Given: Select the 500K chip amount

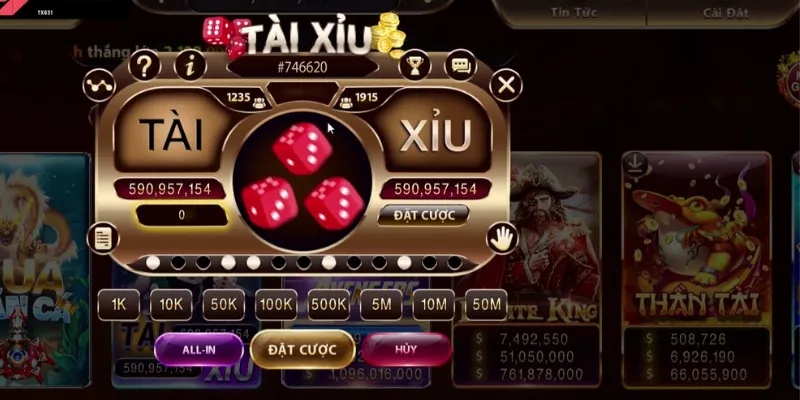Looking at the screenshot, I should click(x=328, y=304).
